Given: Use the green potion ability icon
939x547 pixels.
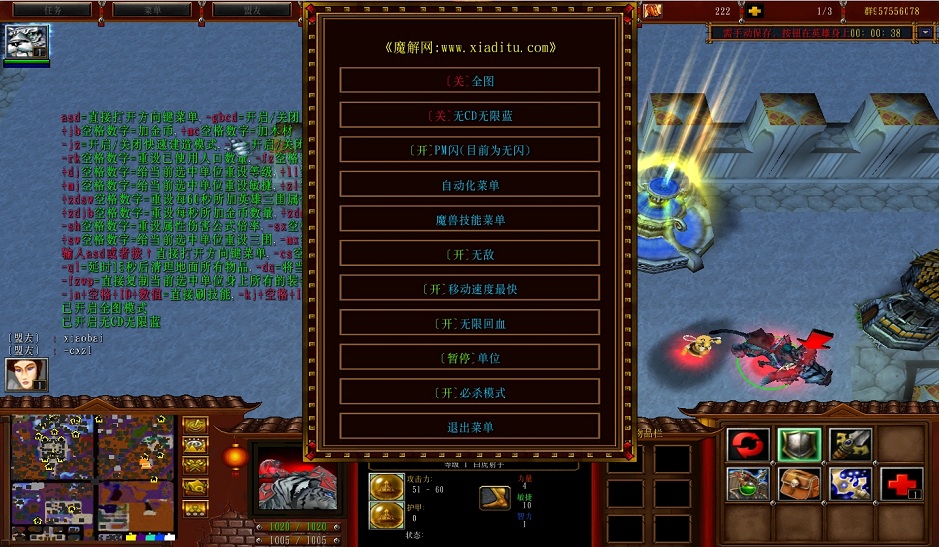Looking at the screenshot, I should pos(748,485).
